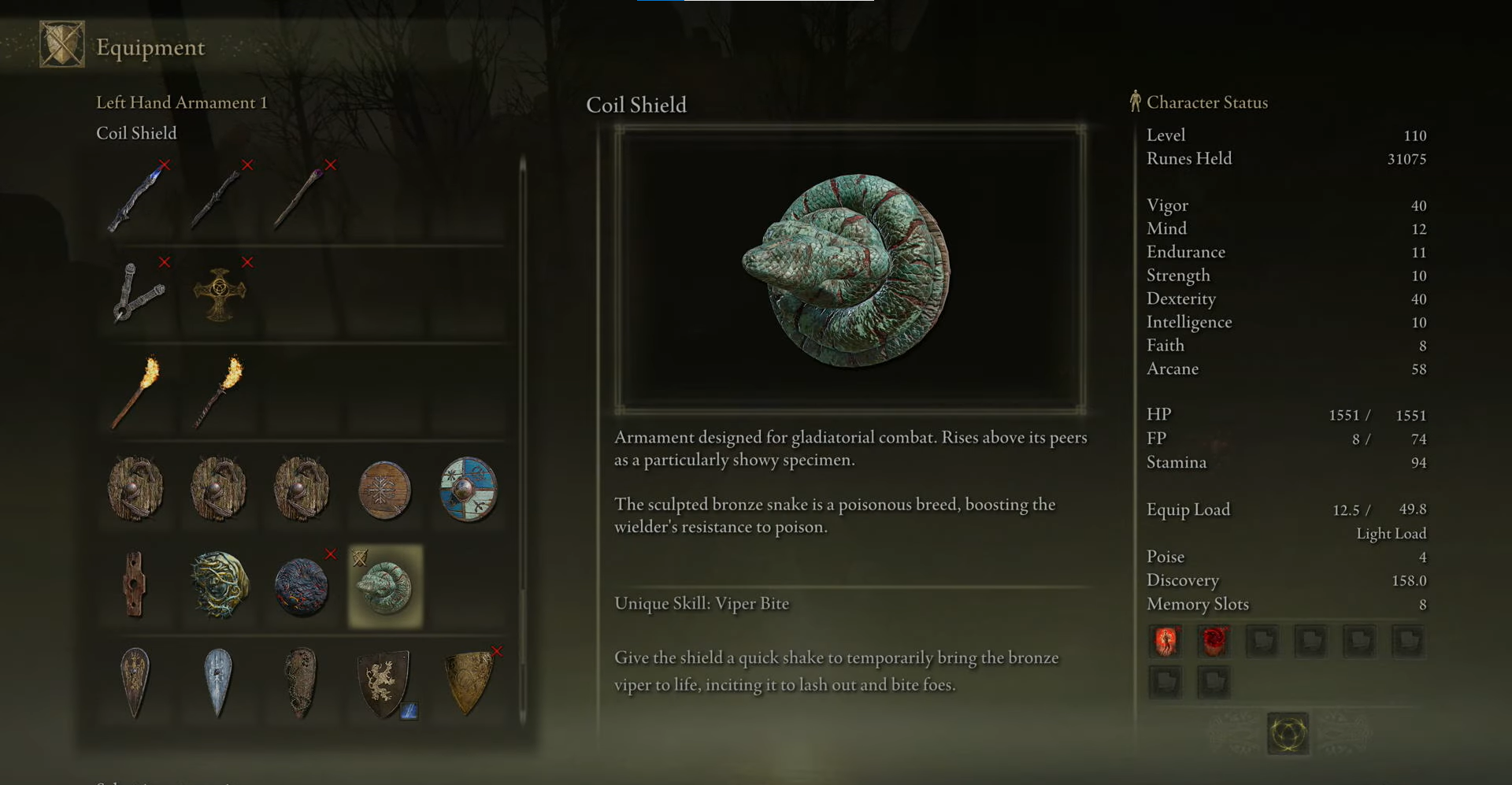The image size is (1512, 785).
Task: Click the second red memory slot item
Action: (x=1214, y=641)
